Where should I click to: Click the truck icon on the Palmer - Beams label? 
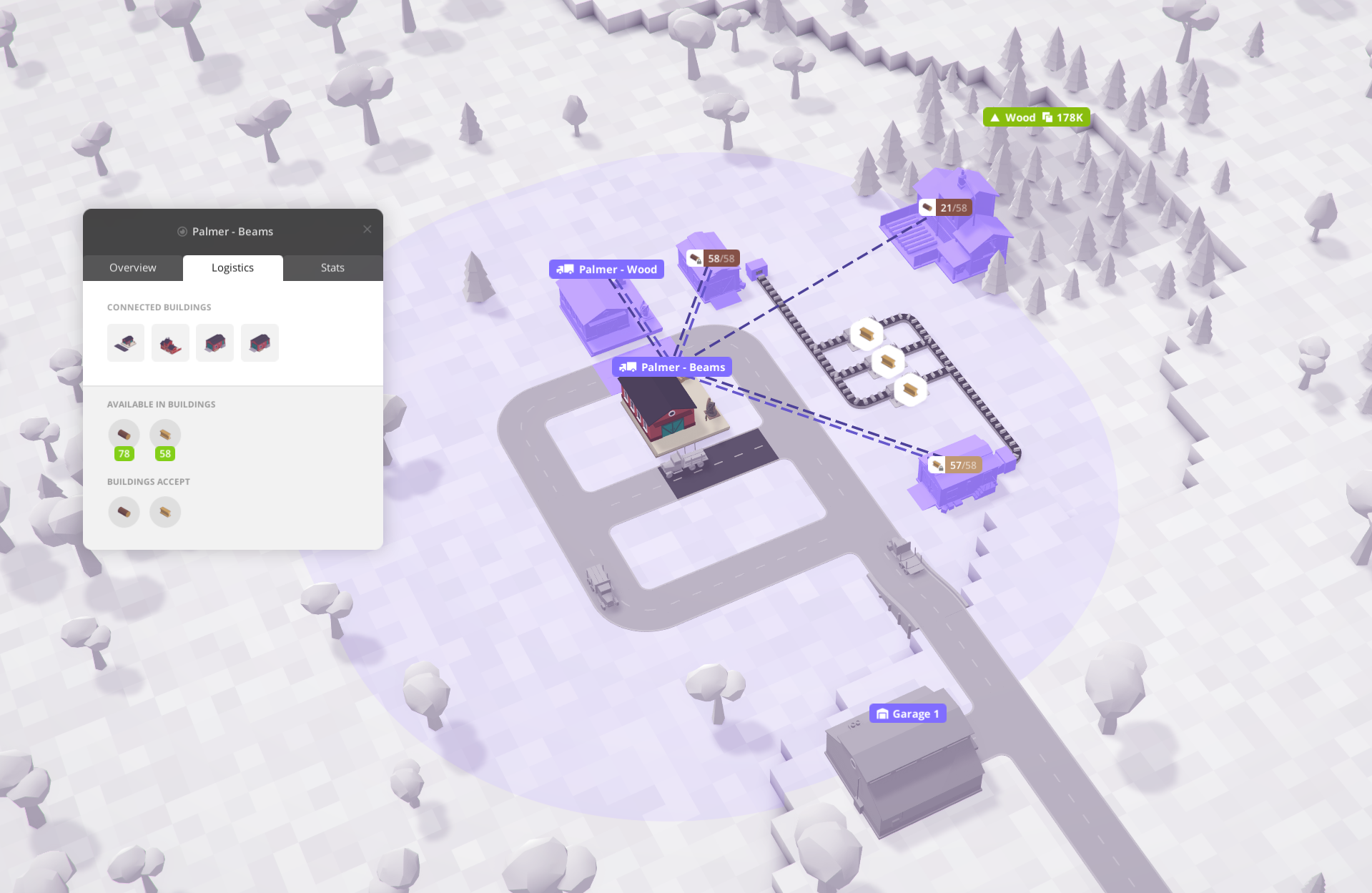628,367
